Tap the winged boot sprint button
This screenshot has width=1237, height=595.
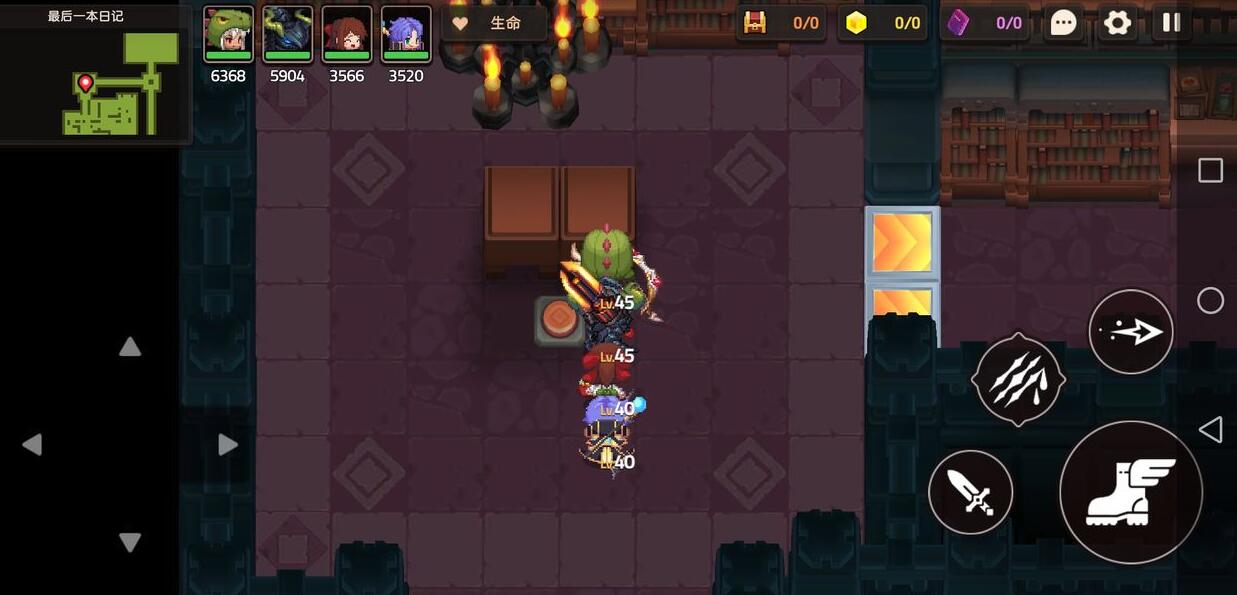(1130, 492)
